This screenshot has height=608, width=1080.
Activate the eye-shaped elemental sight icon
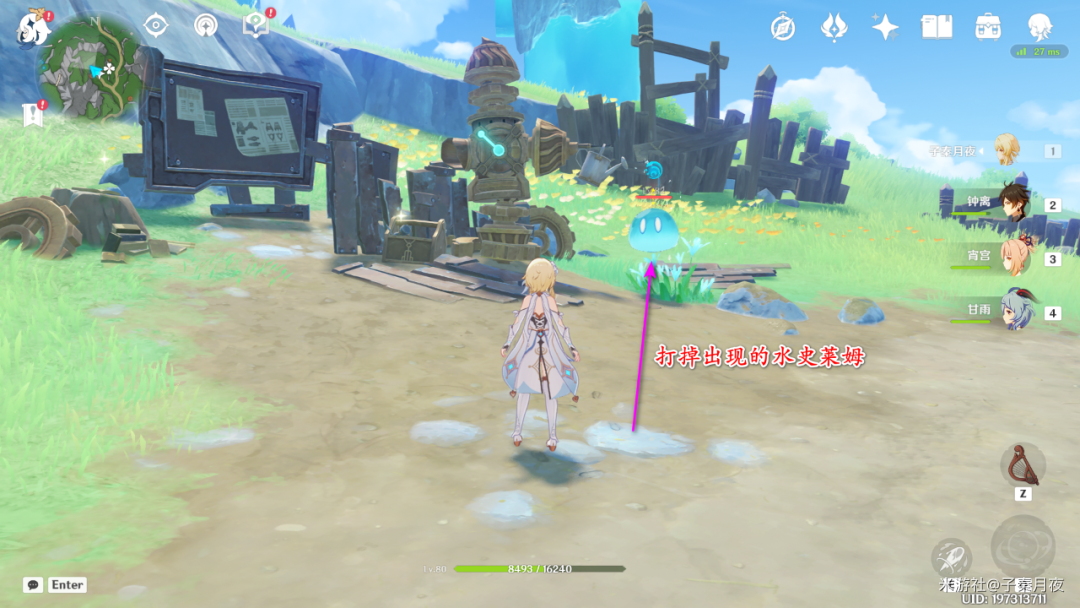[156, 25]
